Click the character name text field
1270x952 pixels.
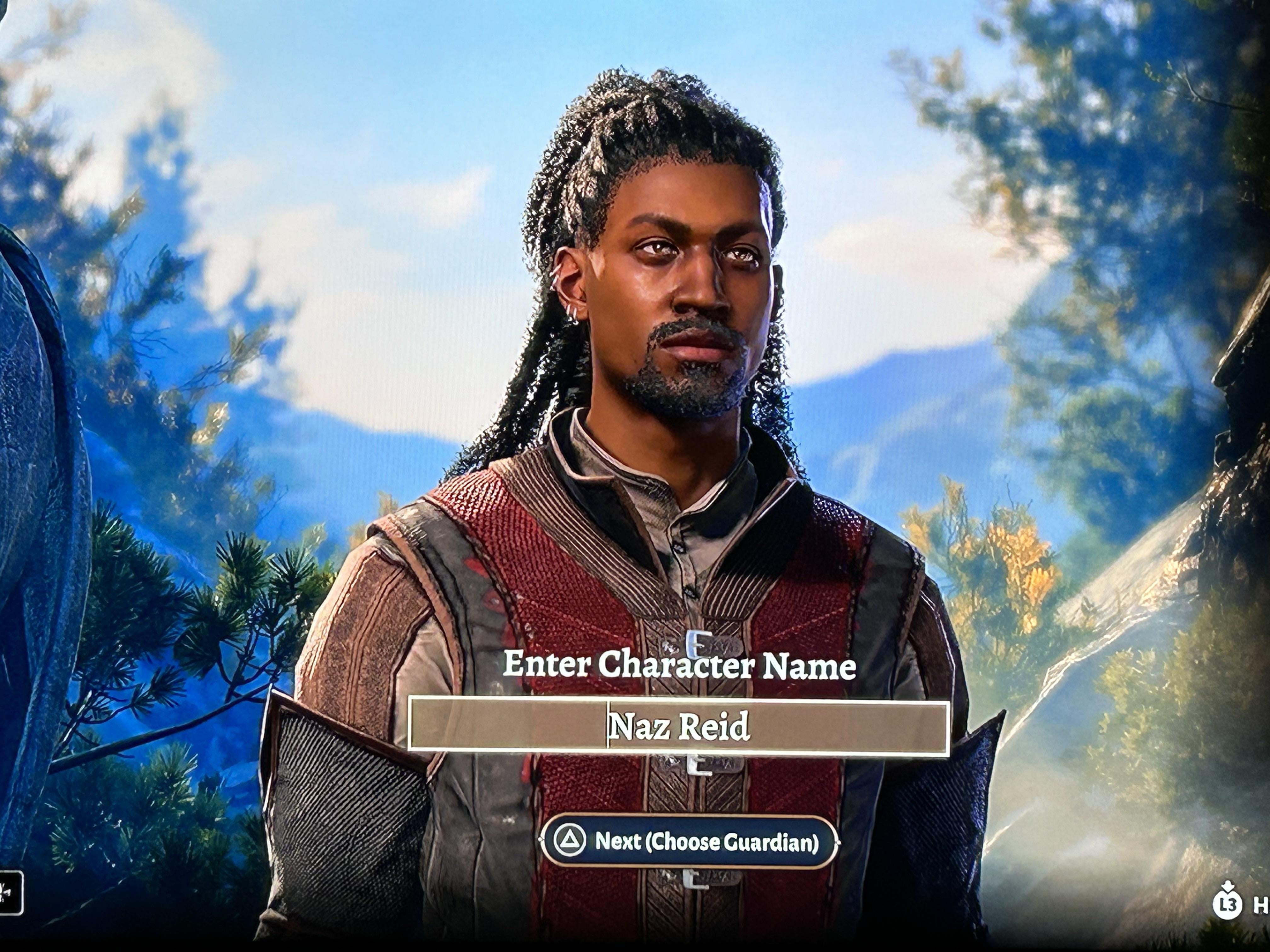click(678, 726)
